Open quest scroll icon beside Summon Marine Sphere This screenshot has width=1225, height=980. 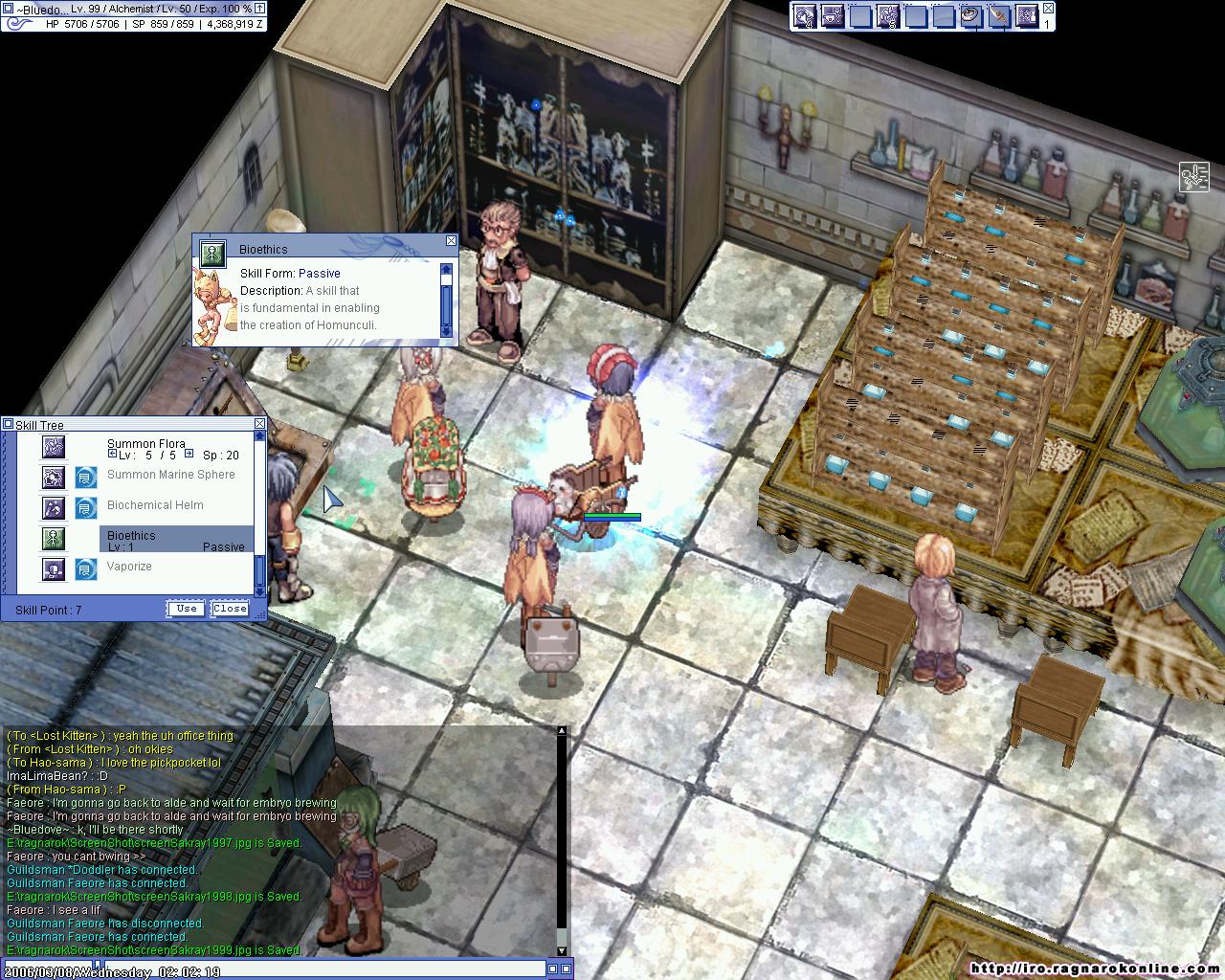point(86,477)
